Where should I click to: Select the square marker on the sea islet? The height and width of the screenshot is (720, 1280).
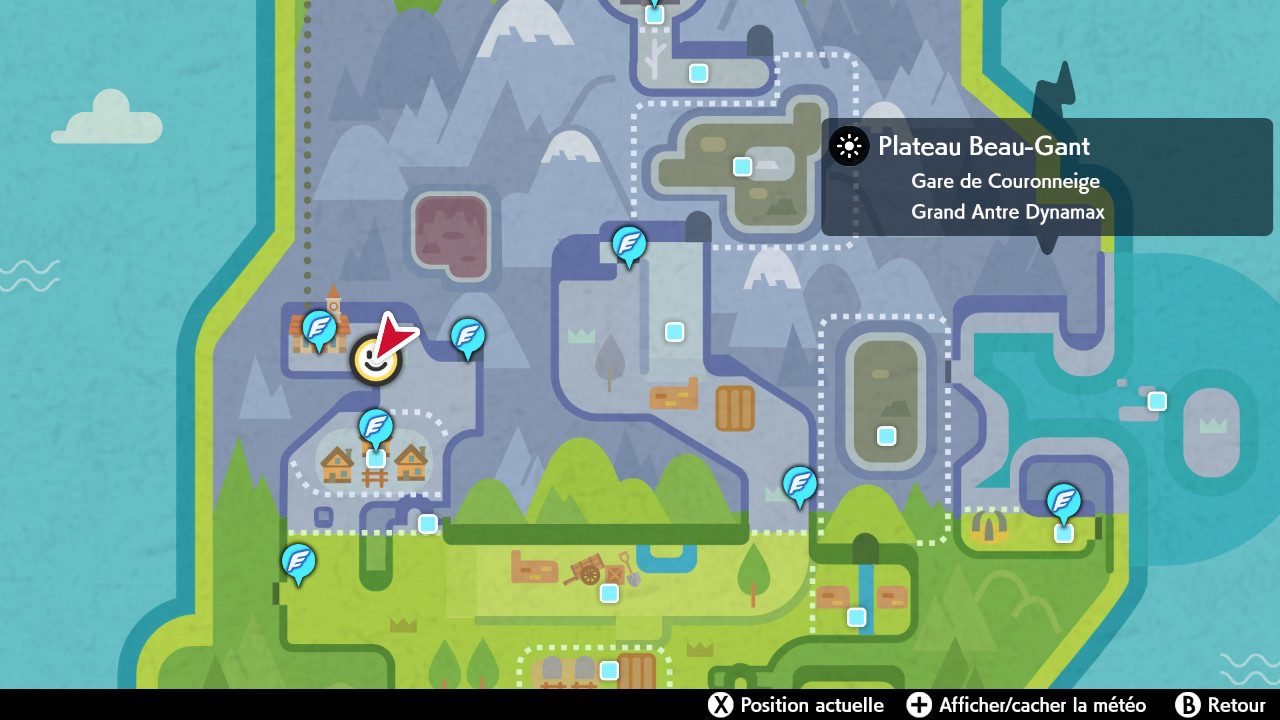tap(1157, 401)
